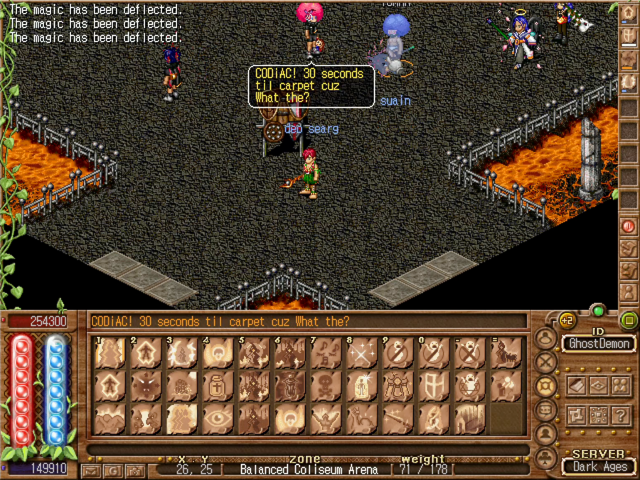Click the GhostDemon ID name field
Screen dimensions: 640x480
[596, 343]
